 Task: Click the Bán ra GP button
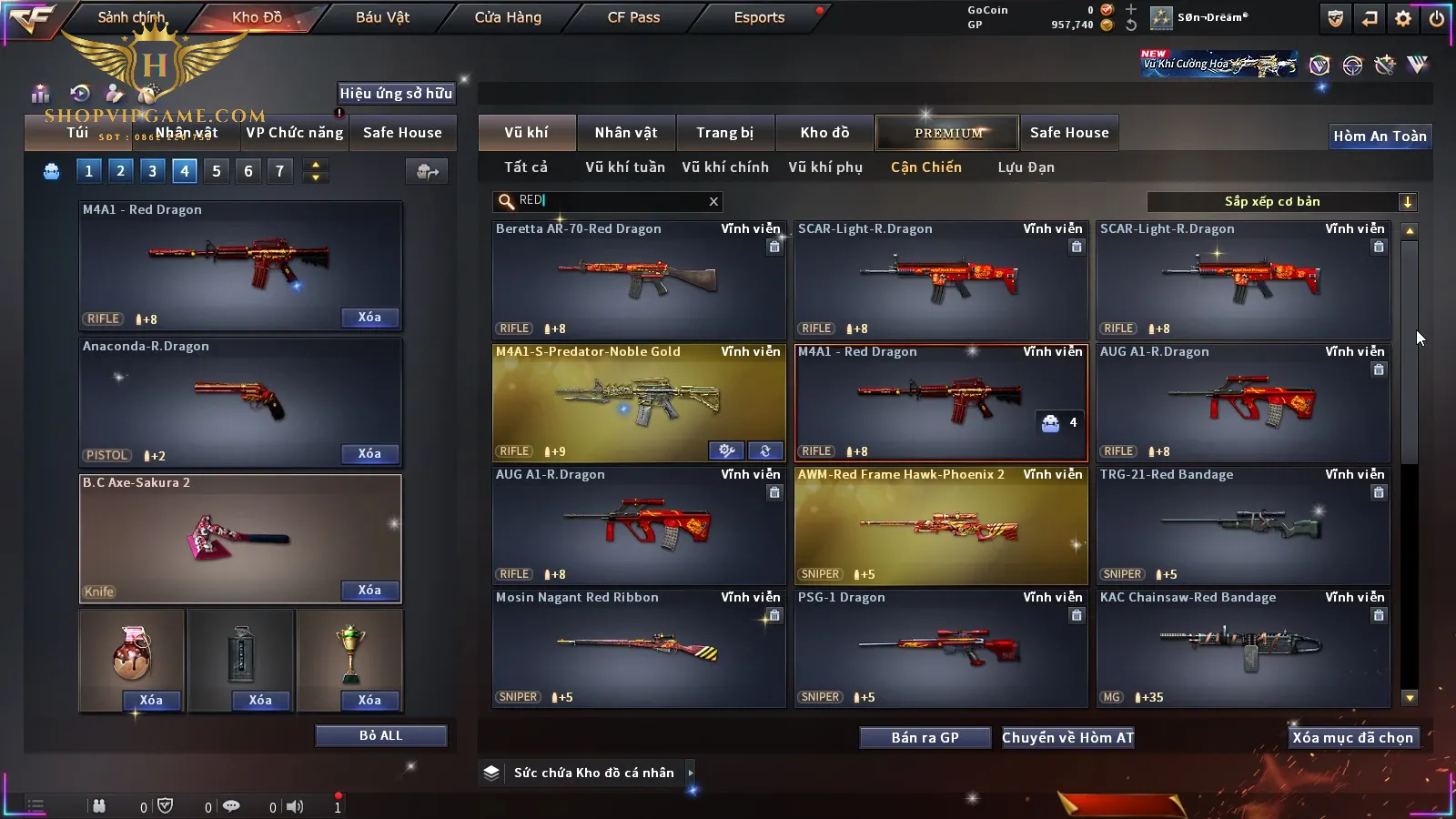point(925,737)
